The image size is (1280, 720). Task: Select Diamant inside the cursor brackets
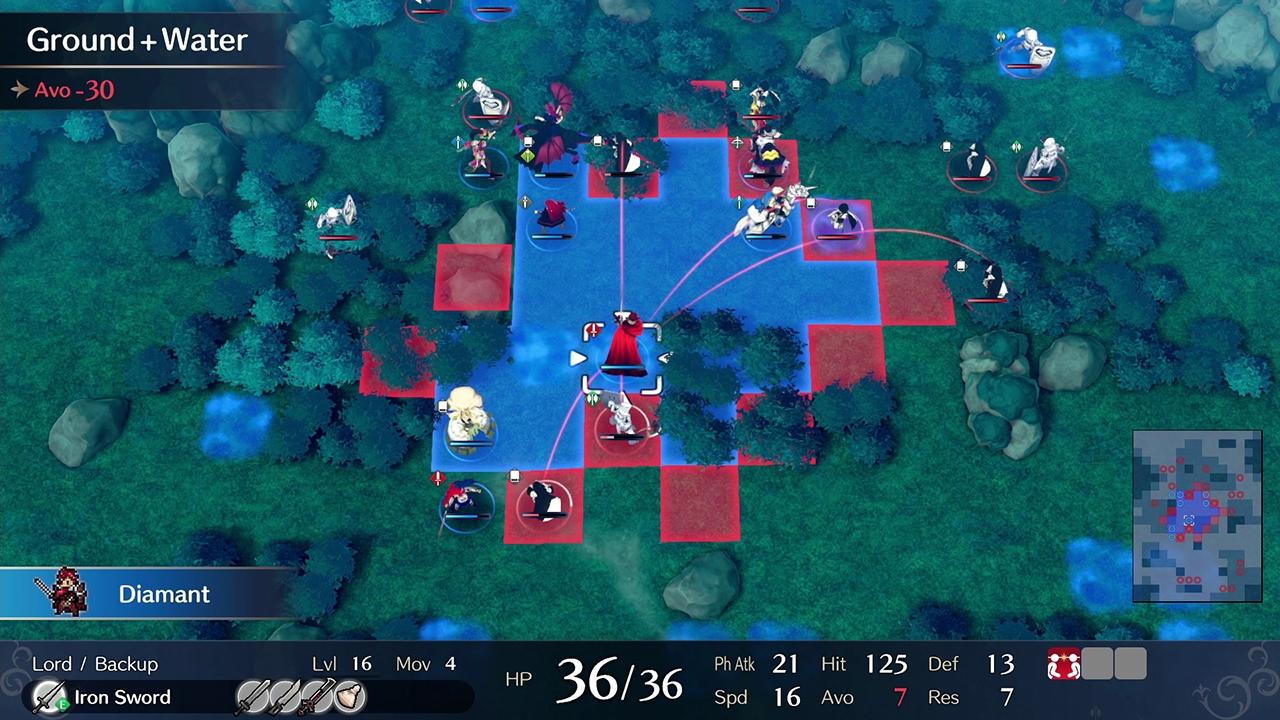click(x=623, y=350)
